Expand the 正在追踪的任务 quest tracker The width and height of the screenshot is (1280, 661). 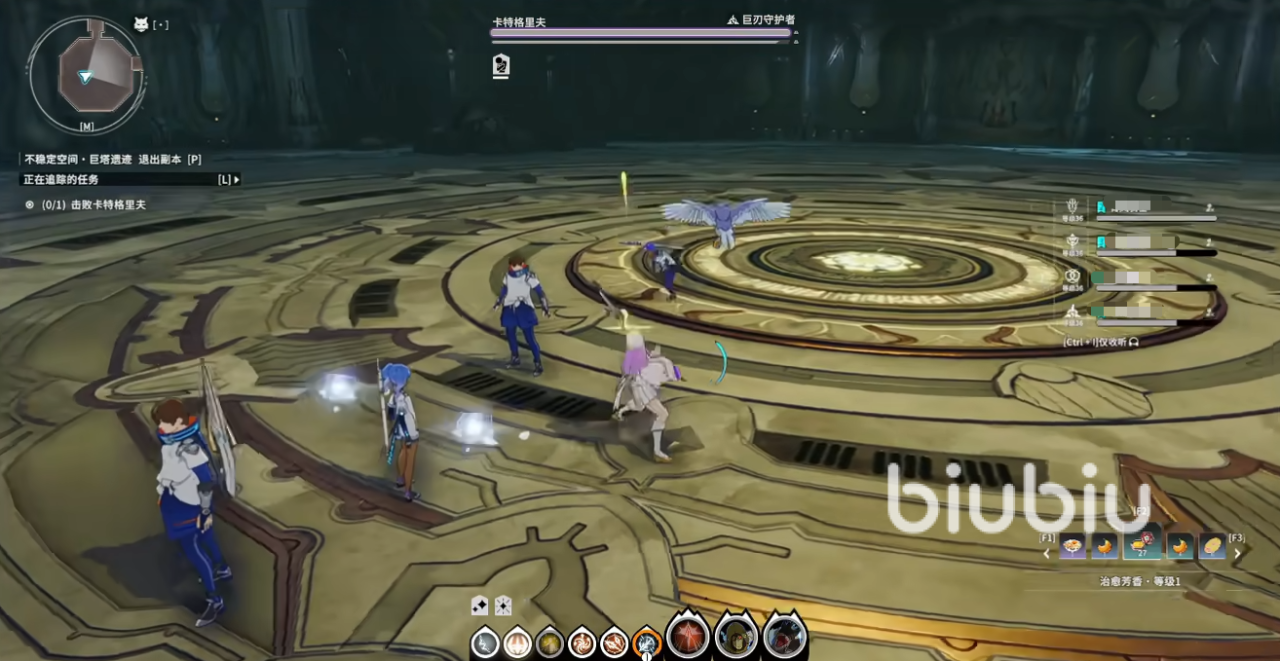236,180
